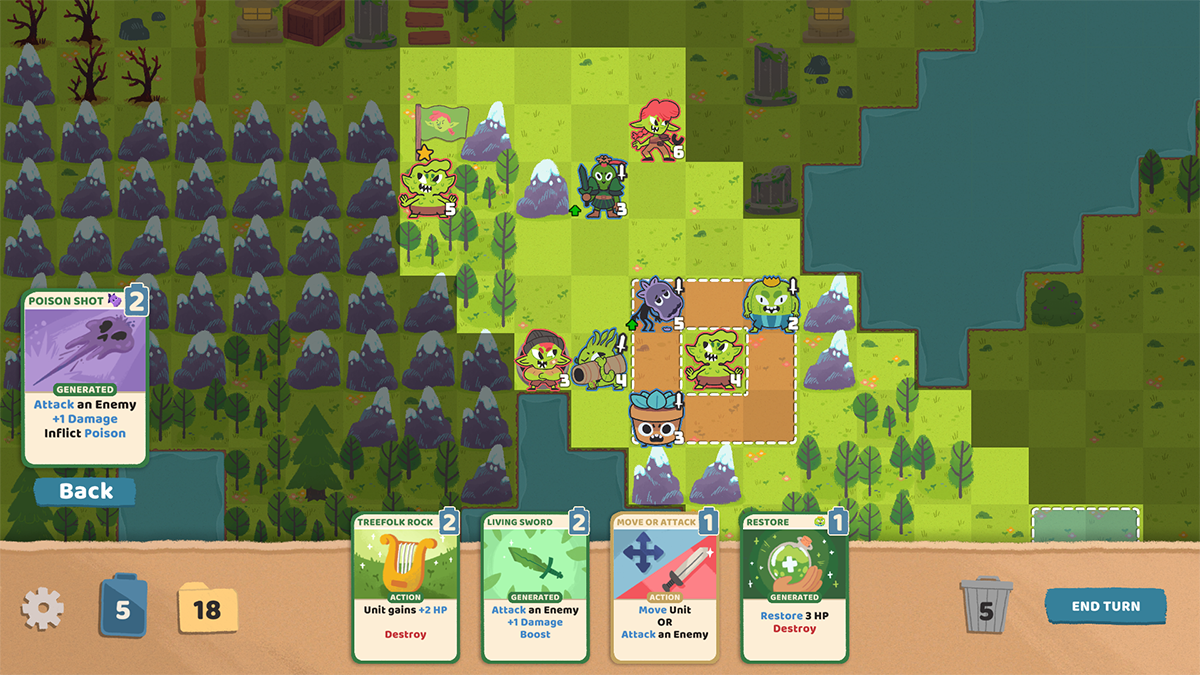Open the yellow folder card collection
Viewport: 1200px width, 675px height.
click(x=207, y=608)
